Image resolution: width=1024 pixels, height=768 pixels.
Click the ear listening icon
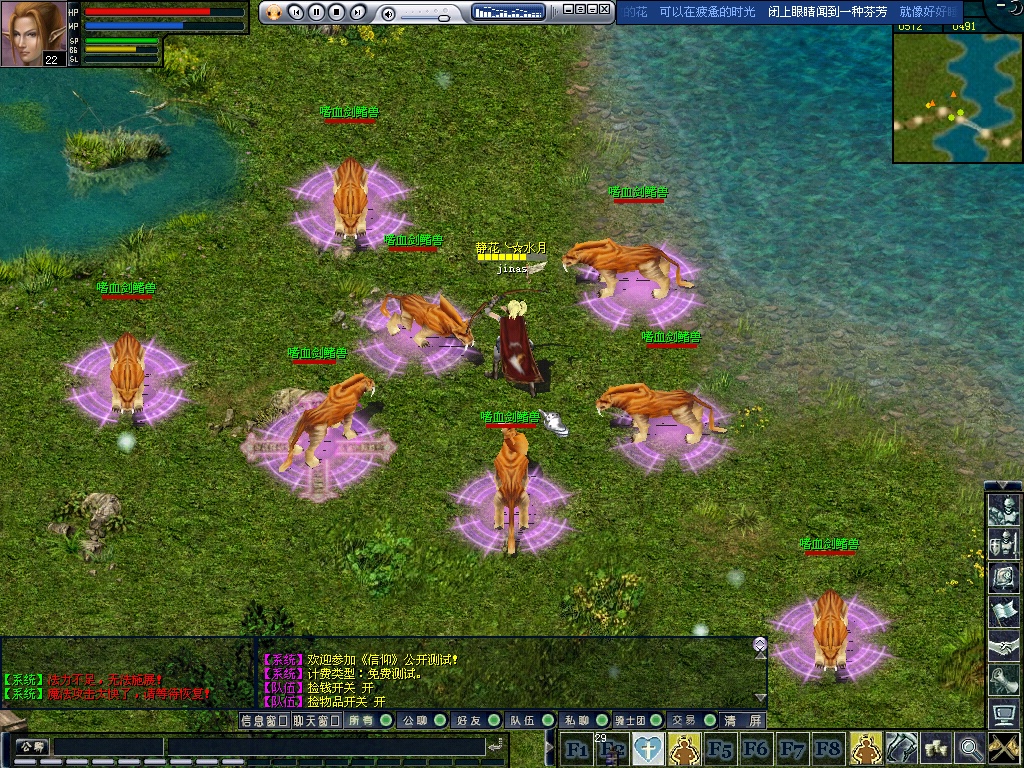[x=1002, y=680]
